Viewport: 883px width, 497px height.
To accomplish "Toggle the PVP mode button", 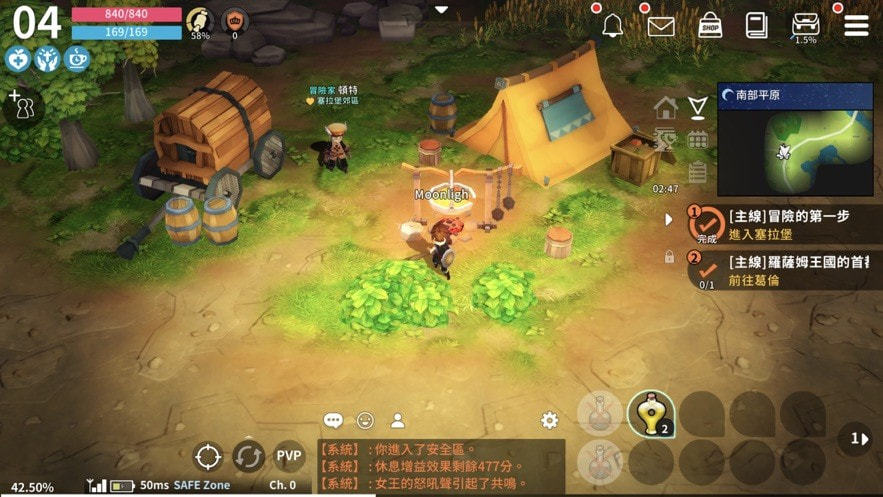I will (289, 457).
